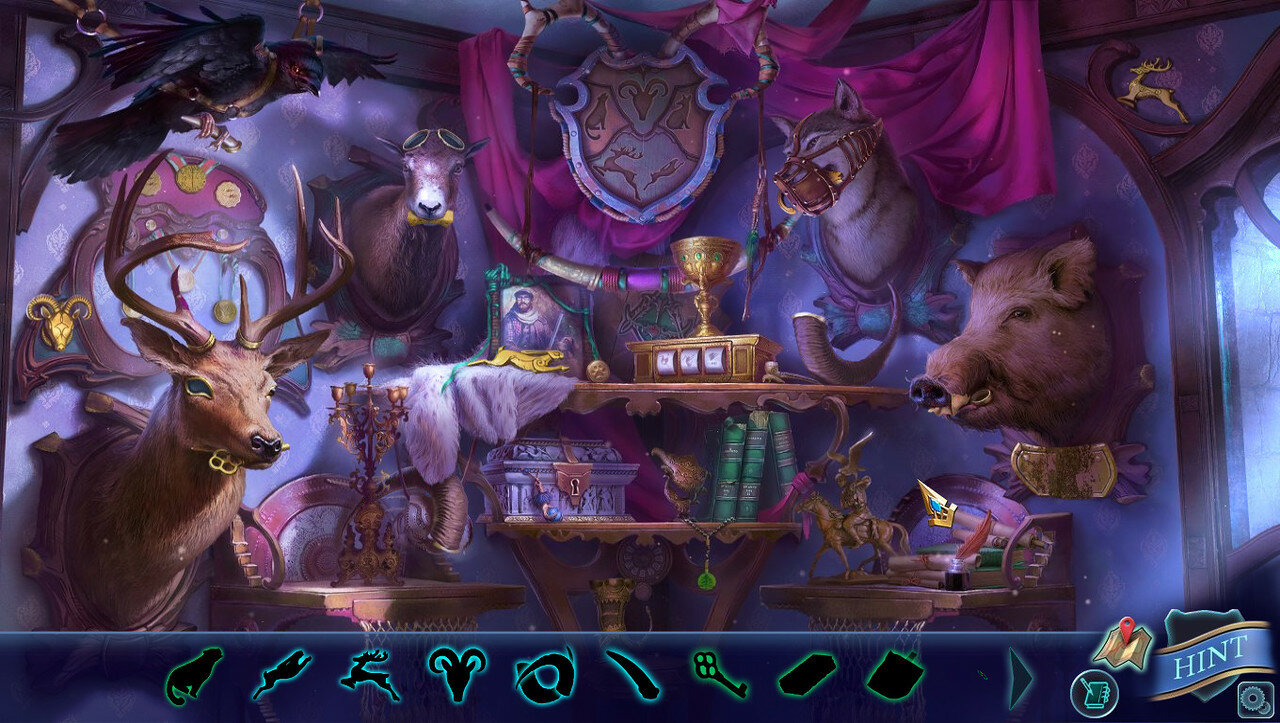Viewport: 1280px width, 723px height.
Task: Select the coiled hunting horn silhouette
Action: pyautogui.click(x=545, y=675)
